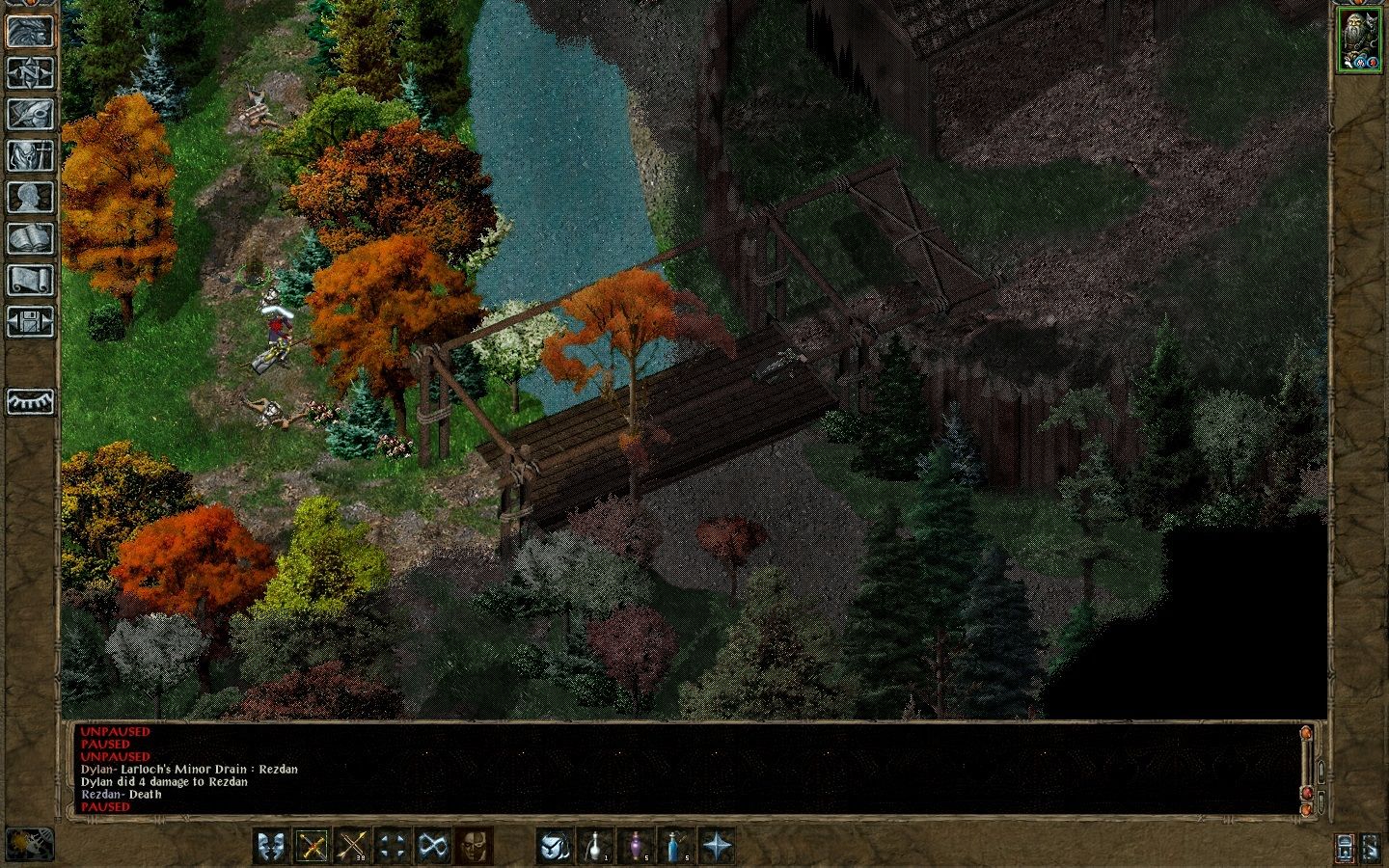Use the purple potion quick item
Image resolution: width=1389 pixels, height=868 pixels.
coord(635,847)
